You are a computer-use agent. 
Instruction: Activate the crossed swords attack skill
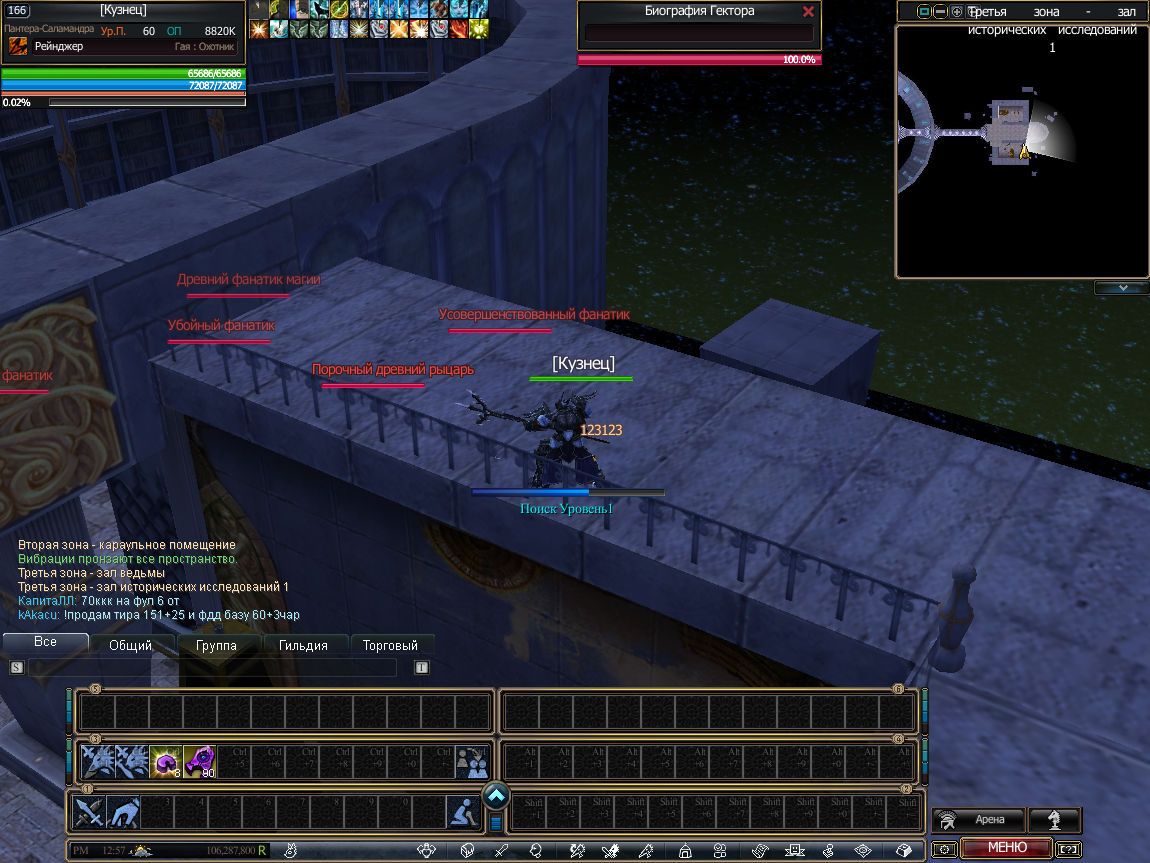pos(90,811)
